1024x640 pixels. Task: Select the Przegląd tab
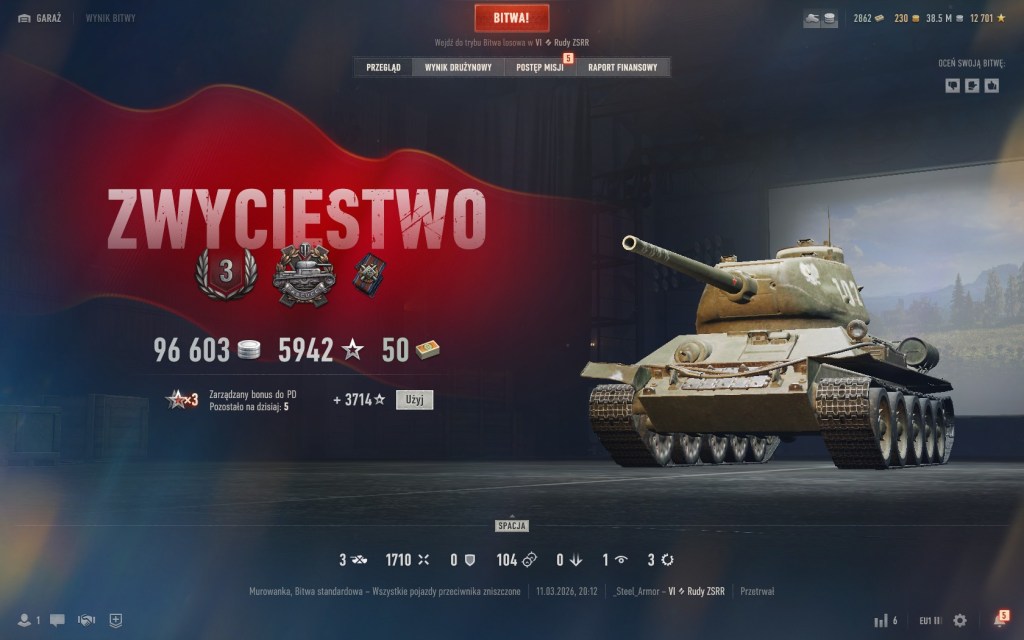point(383,68)
